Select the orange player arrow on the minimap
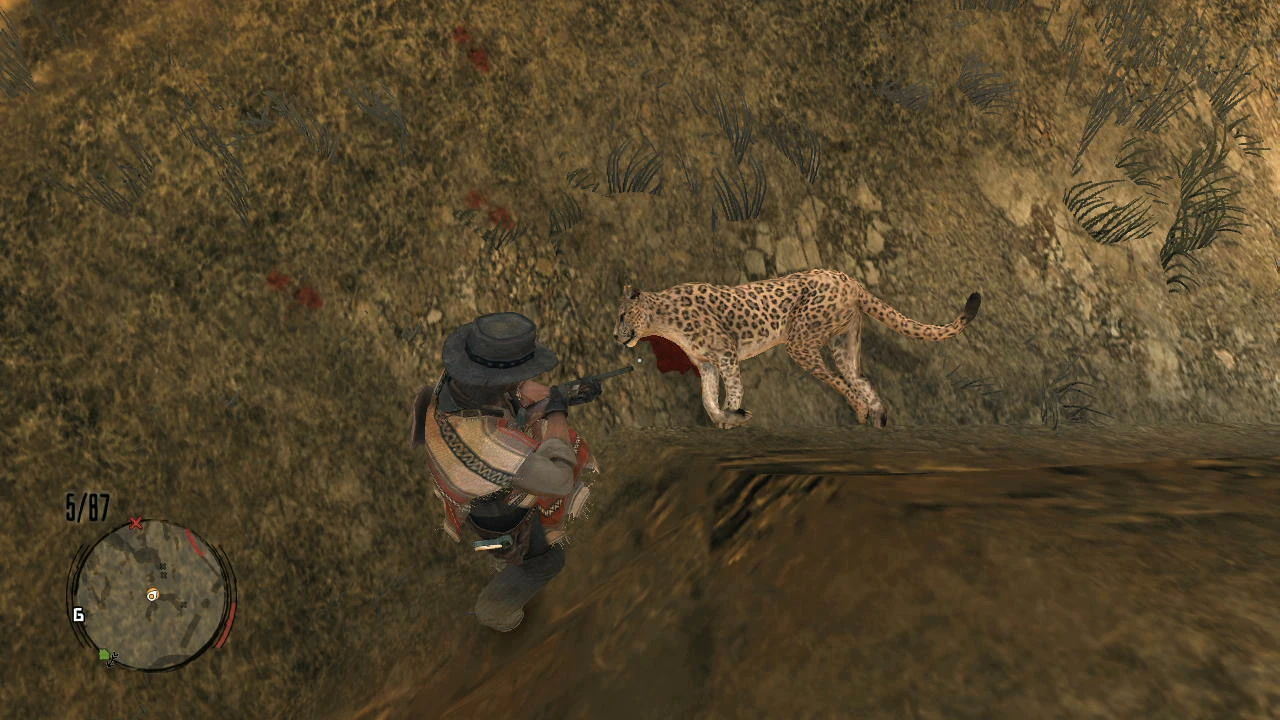 pyautogui.click(x=152, y=595)
